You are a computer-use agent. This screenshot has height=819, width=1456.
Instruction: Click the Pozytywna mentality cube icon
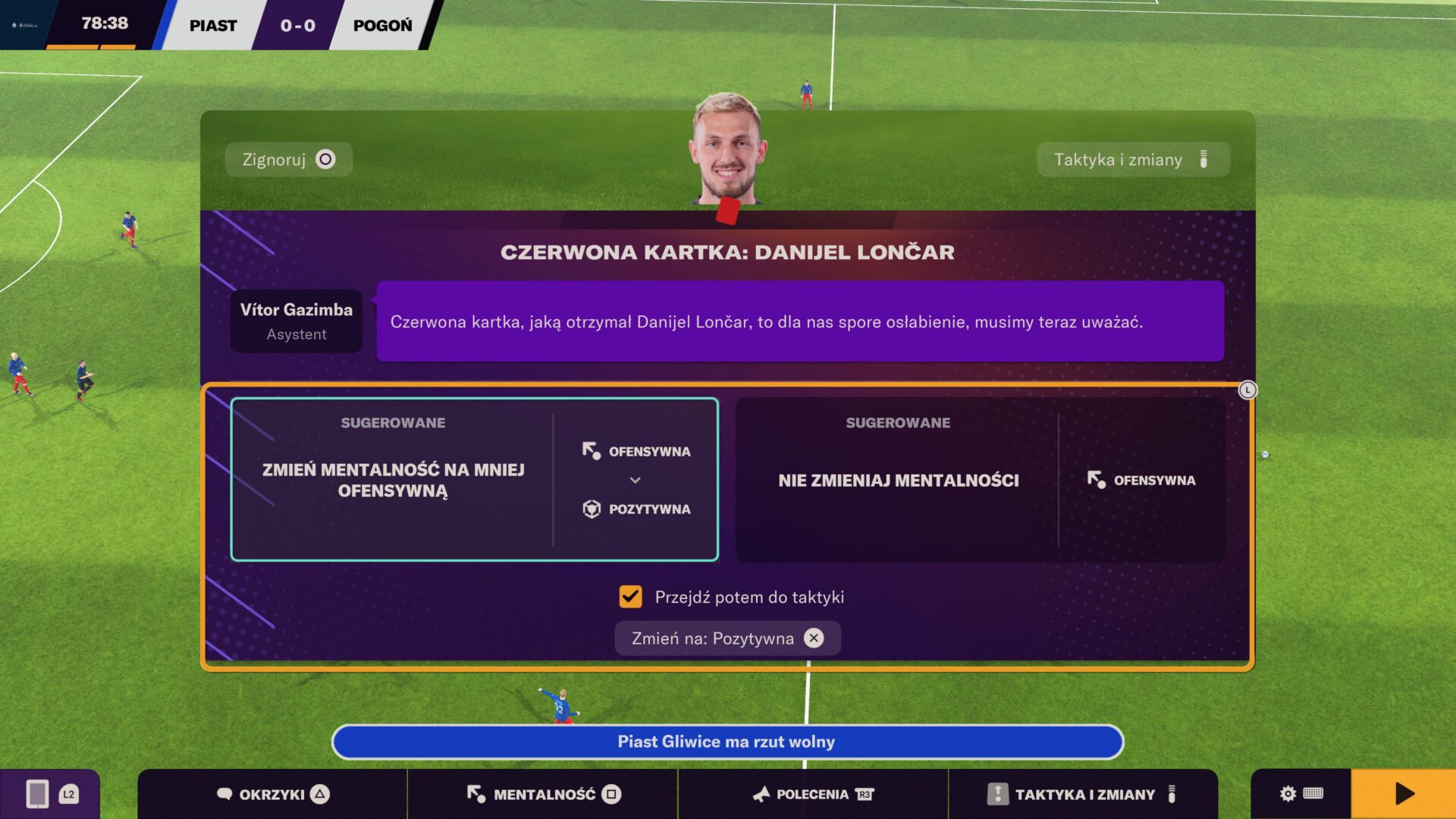(590, 509)
